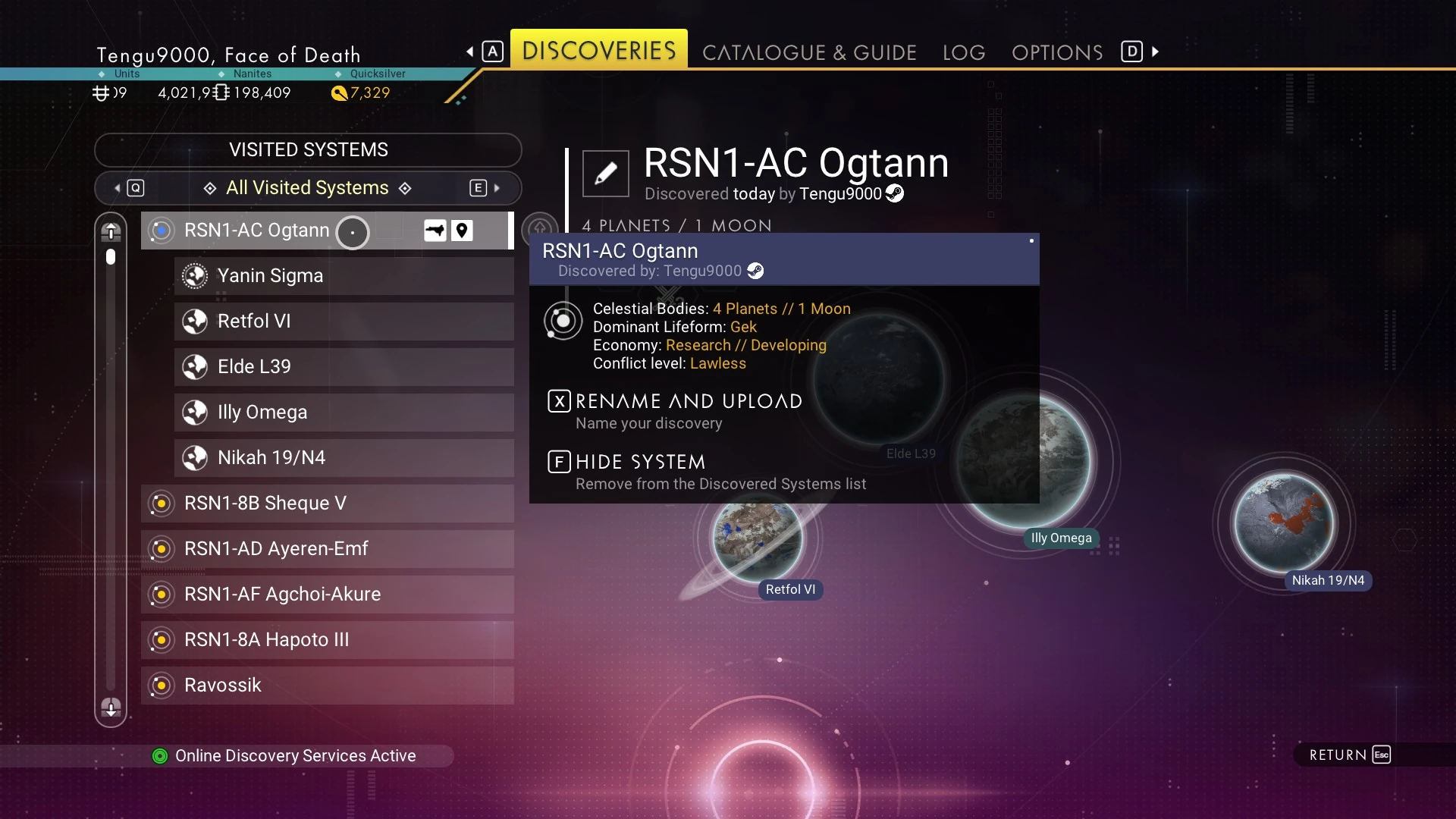1456x819 pixels.
Task: Select planet Yanin Sigma in the list
Action: (344, 276)
